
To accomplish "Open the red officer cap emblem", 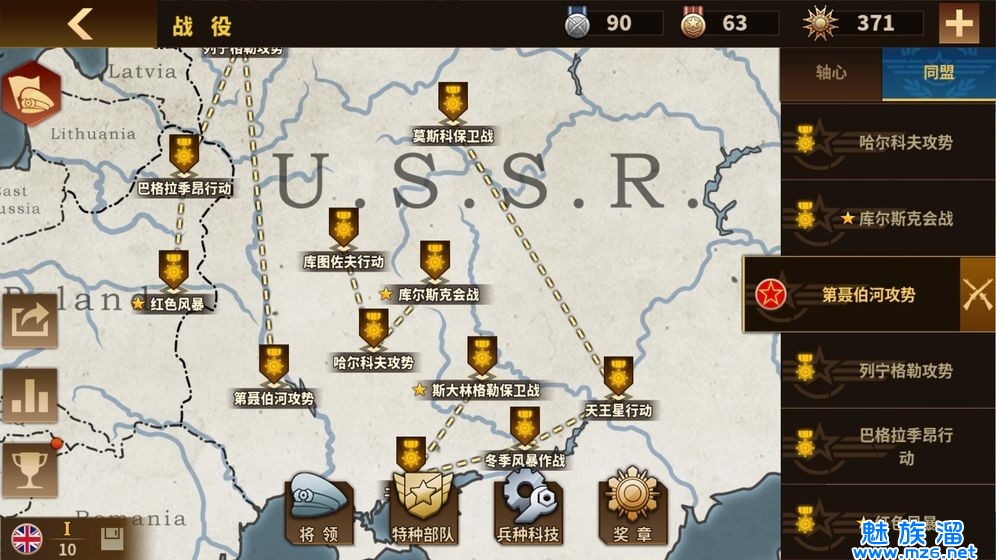I will (30, 92).
